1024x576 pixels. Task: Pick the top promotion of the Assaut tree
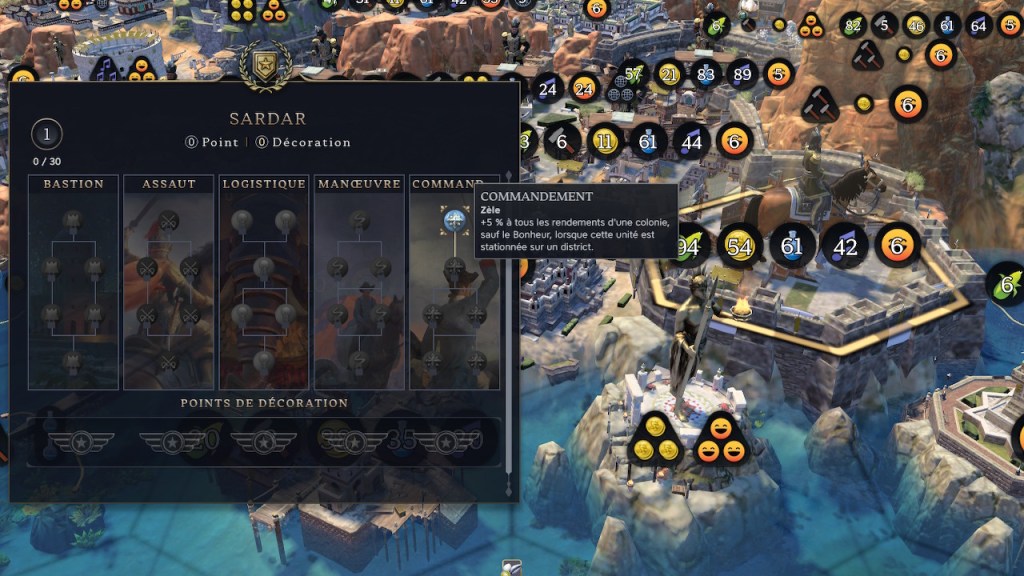pyautogui.click(x=168, y=220)
